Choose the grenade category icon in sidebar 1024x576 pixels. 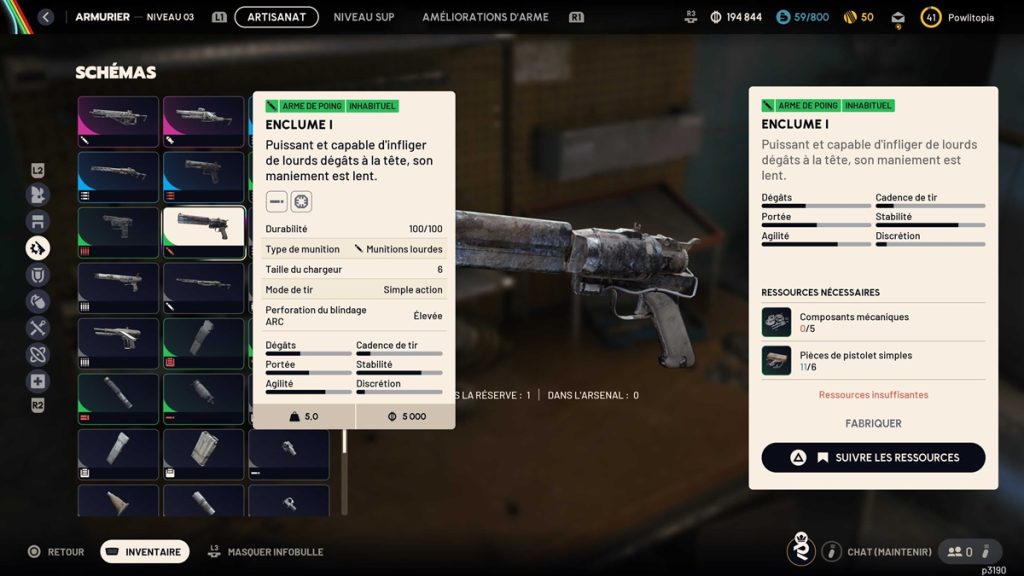[x=38, y=301]
